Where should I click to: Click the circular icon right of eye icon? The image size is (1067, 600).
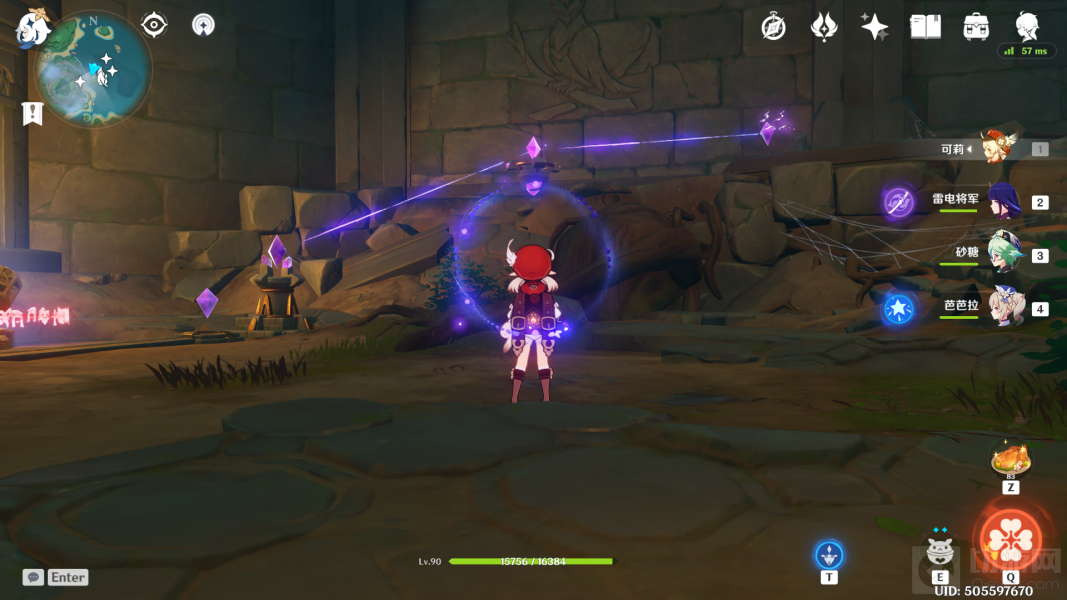pos(204,25)
